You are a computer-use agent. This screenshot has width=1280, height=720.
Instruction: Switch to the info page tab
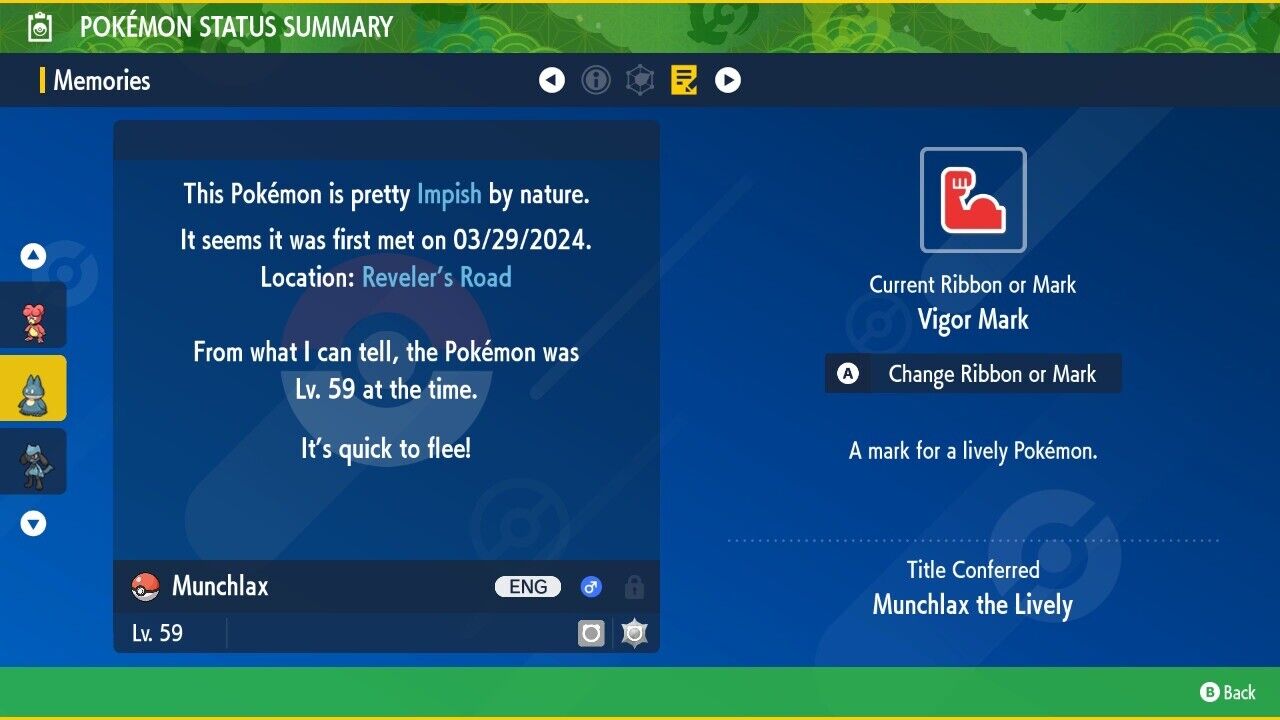pyautogui.click(x=596, y=80)
